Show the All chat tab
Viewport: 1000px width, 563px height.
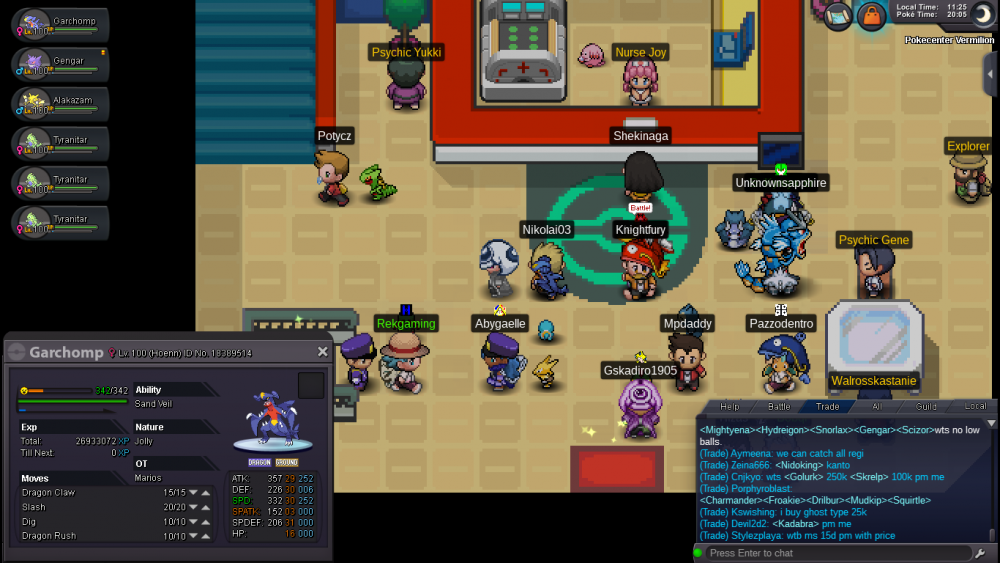pyautogui.click(x=877, y=406)
